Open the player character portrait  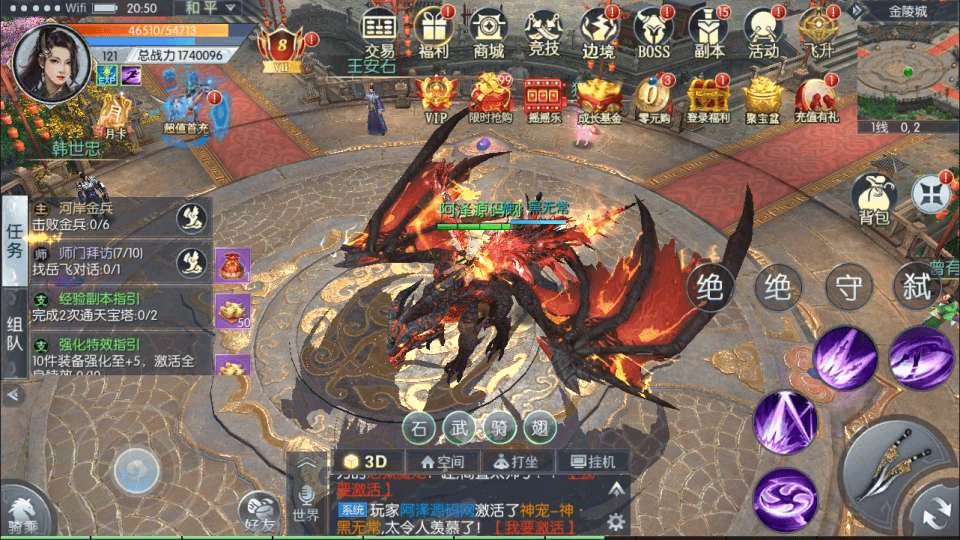[x=51, y=62]
